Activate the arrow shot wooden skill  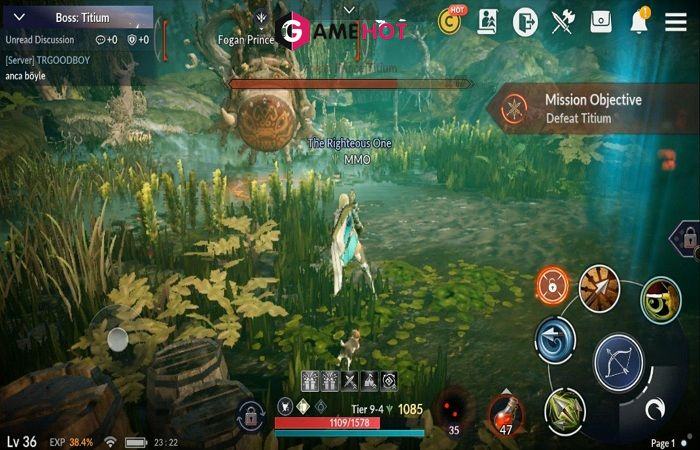click(599, 289)
